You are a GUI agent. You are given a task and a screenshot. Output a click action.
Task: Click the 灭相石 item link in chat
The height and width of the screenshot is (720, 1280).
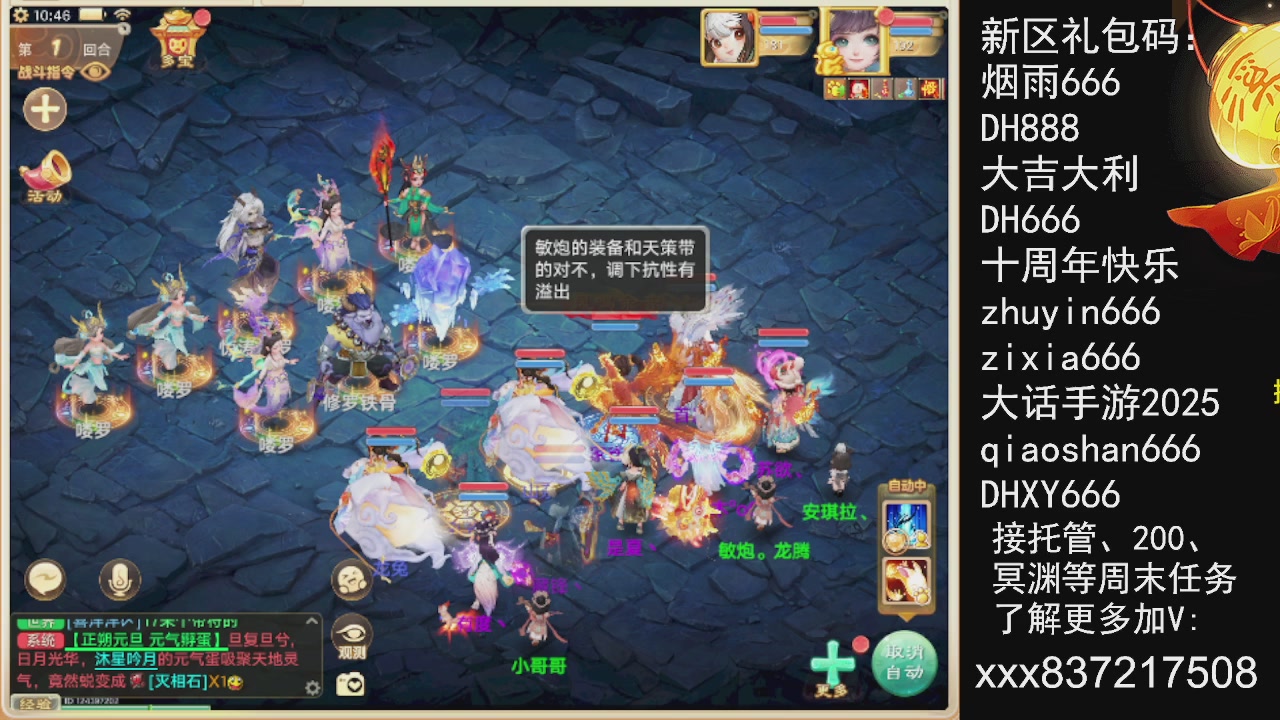[177, 681]
